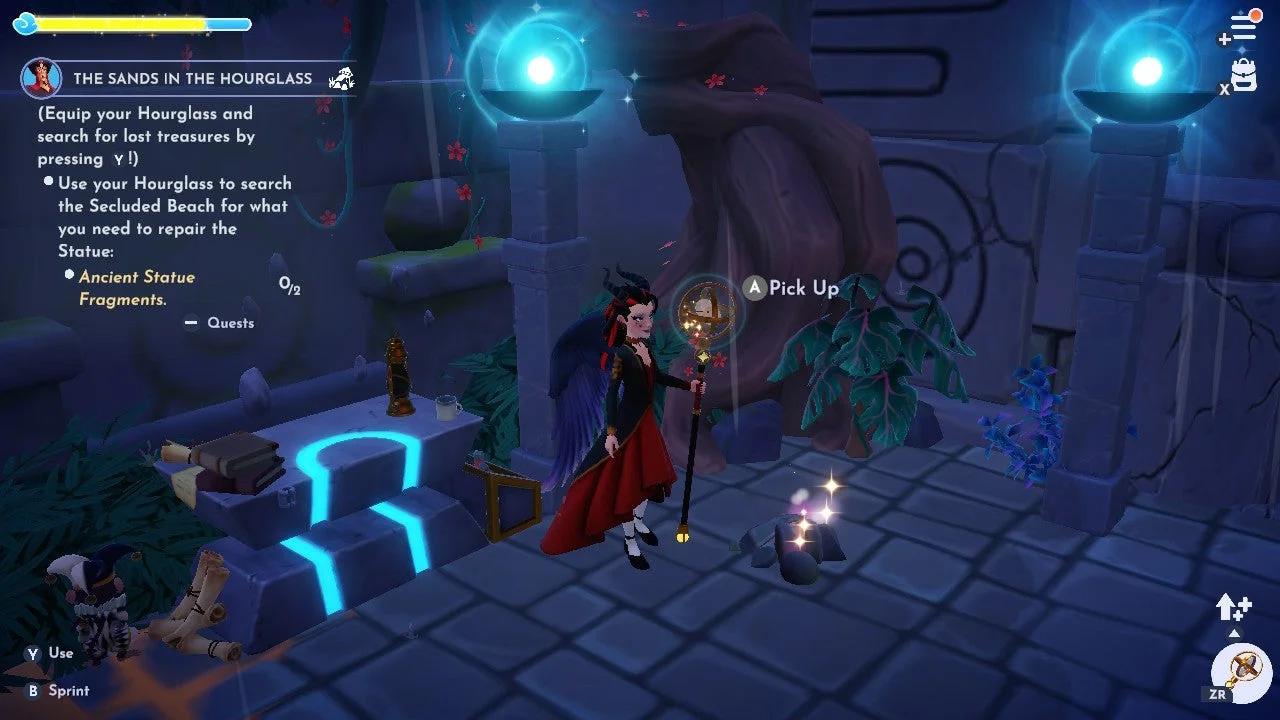The image size is (1280, 720).
Task: Click the up arrows icon above the tool
Action: click(1233, 606)
